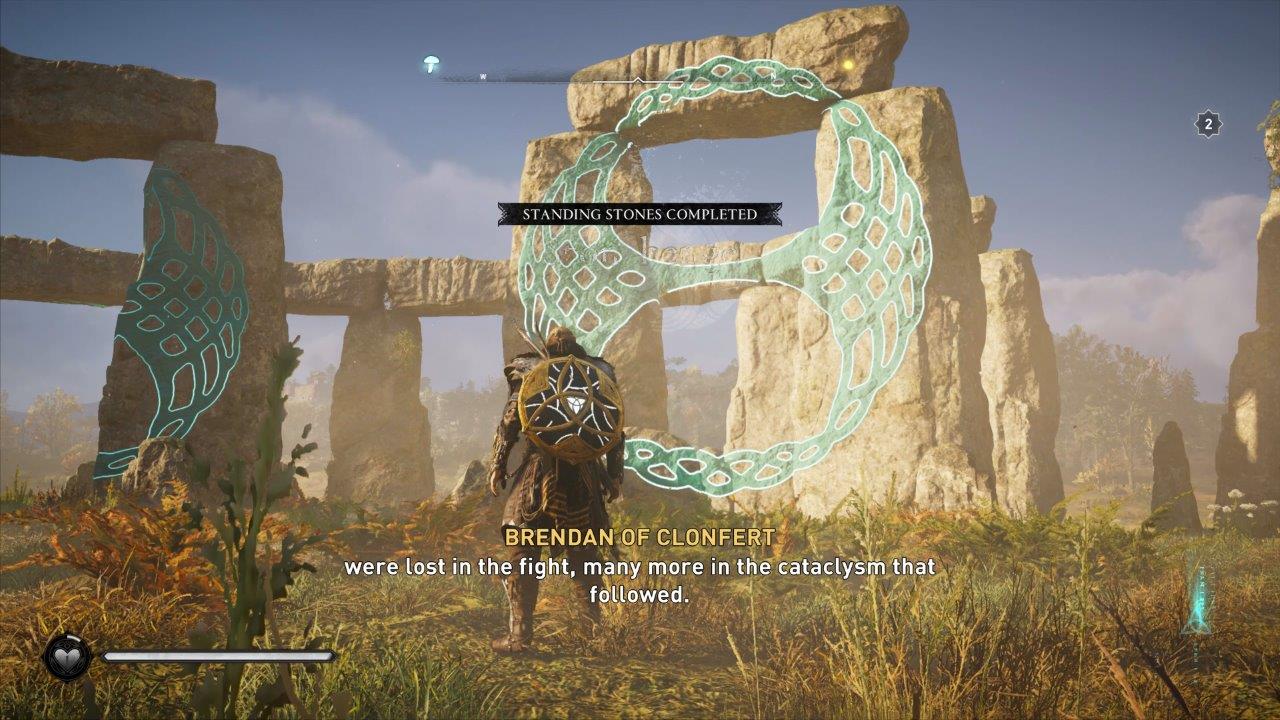1280x720 pixels.
Task: Click the W west indicator on the compass
Action: coord(483,77)
